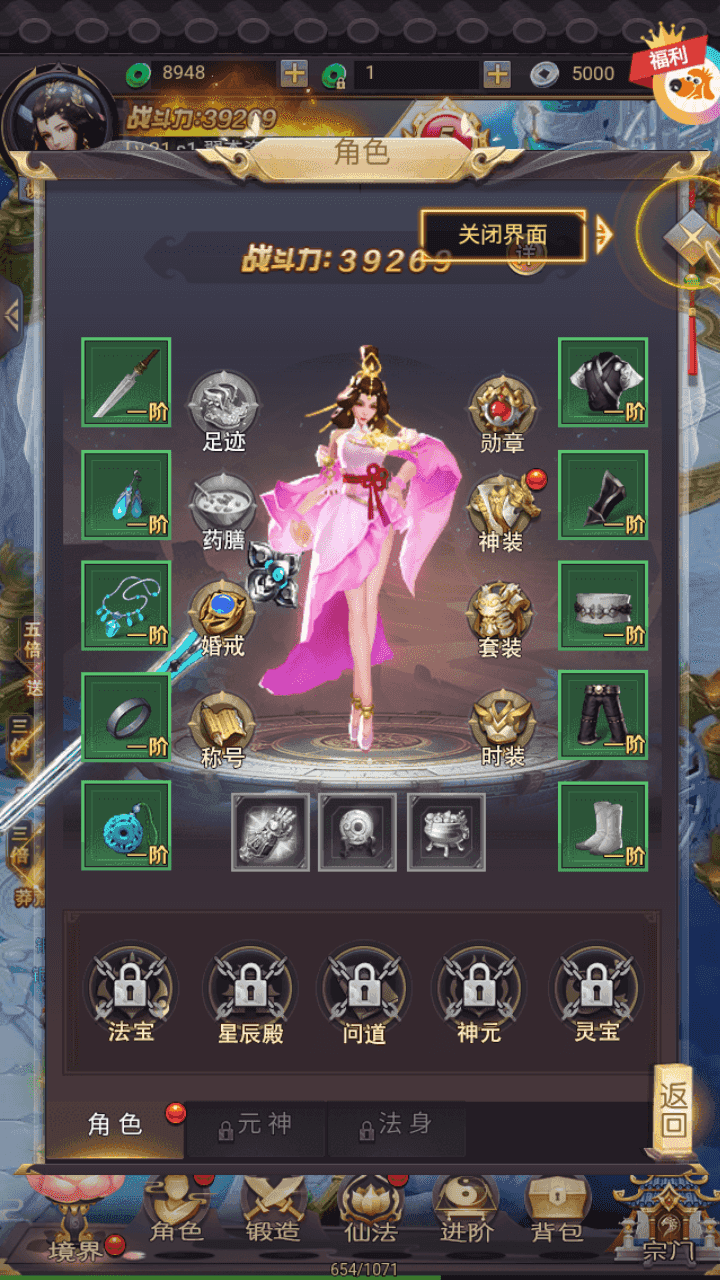Select the dagger weapon equipment slot

click(126, 382)
